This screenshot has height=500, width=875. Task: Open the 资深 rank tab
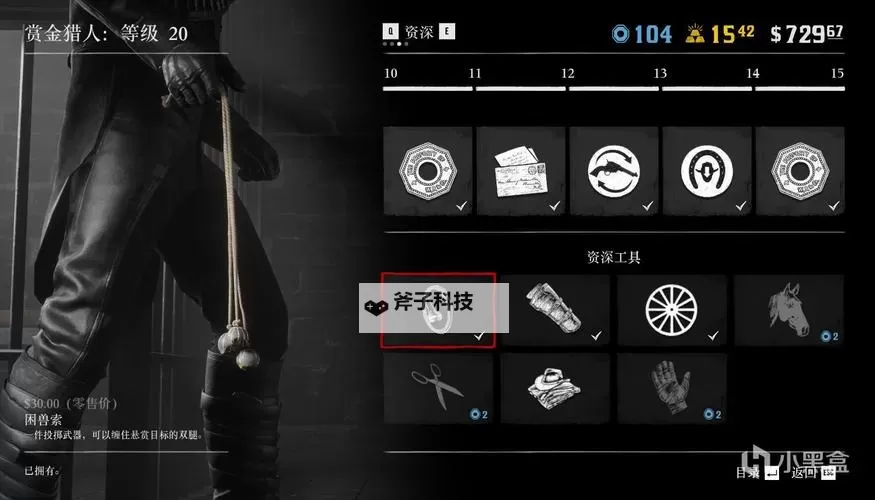[419, 32]
